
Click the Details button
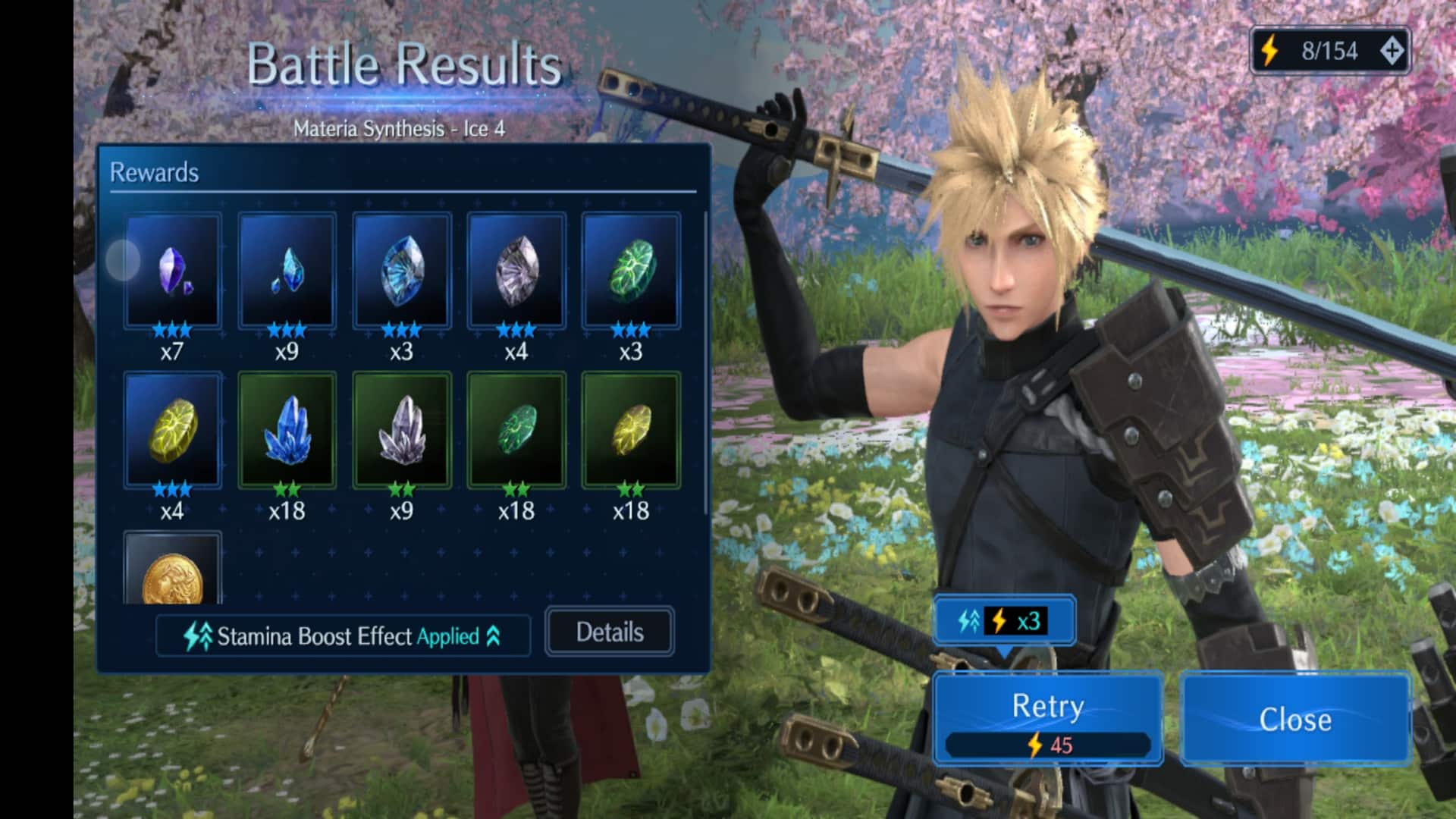(609, 632)
